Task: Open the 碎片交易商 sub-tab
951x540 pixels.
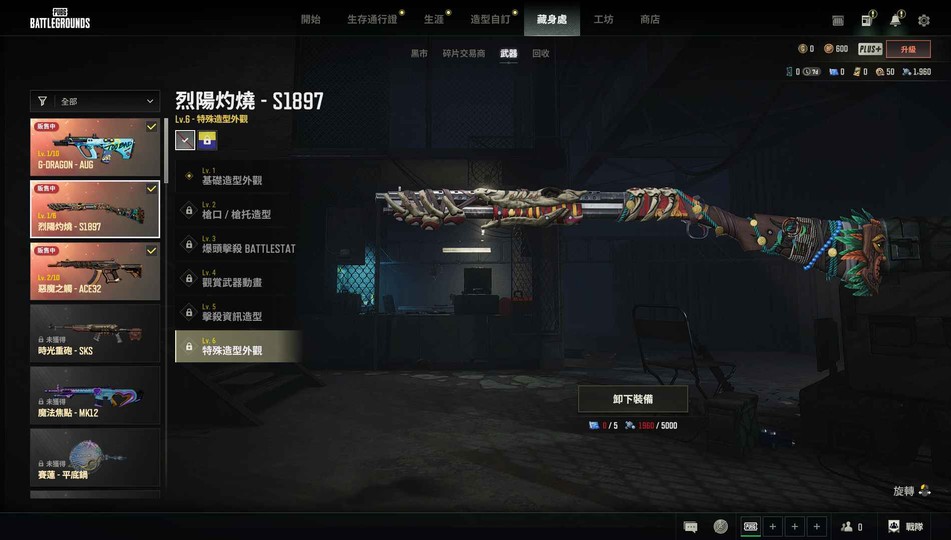Action: [463, 53]
